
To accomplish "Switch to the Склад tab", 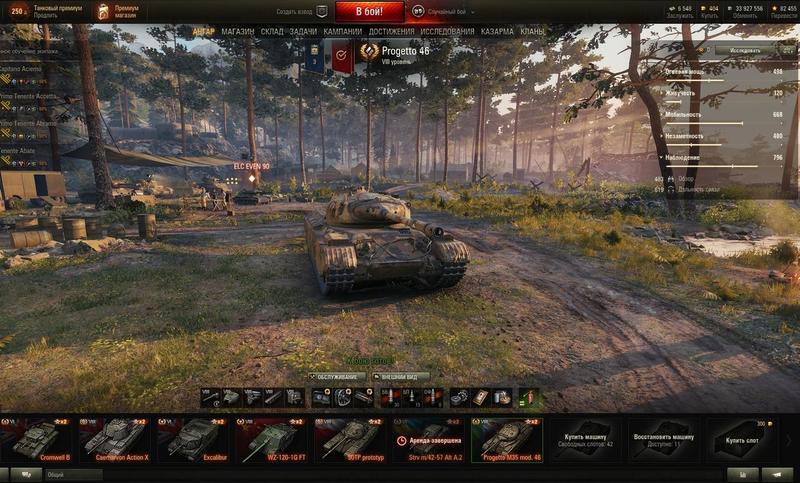I will tap(272, 32).
